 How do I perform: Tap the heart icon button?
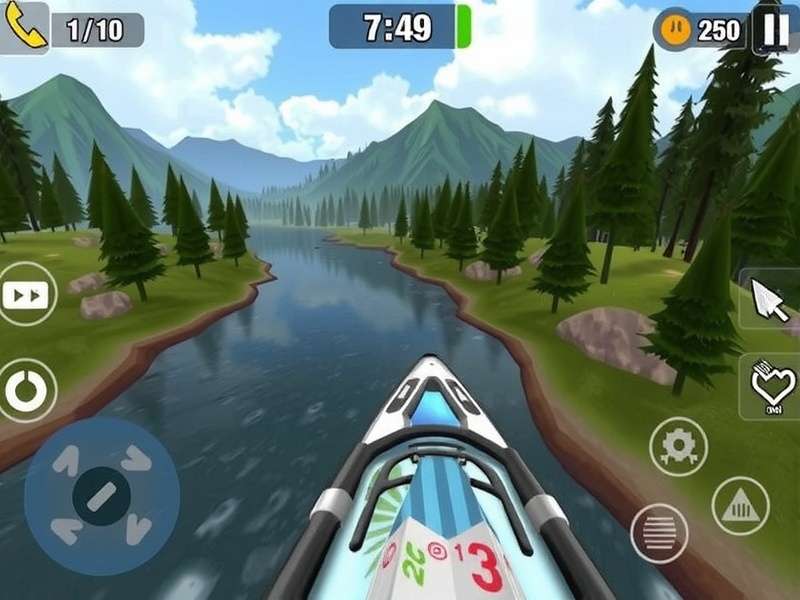[x=772, y=386]
